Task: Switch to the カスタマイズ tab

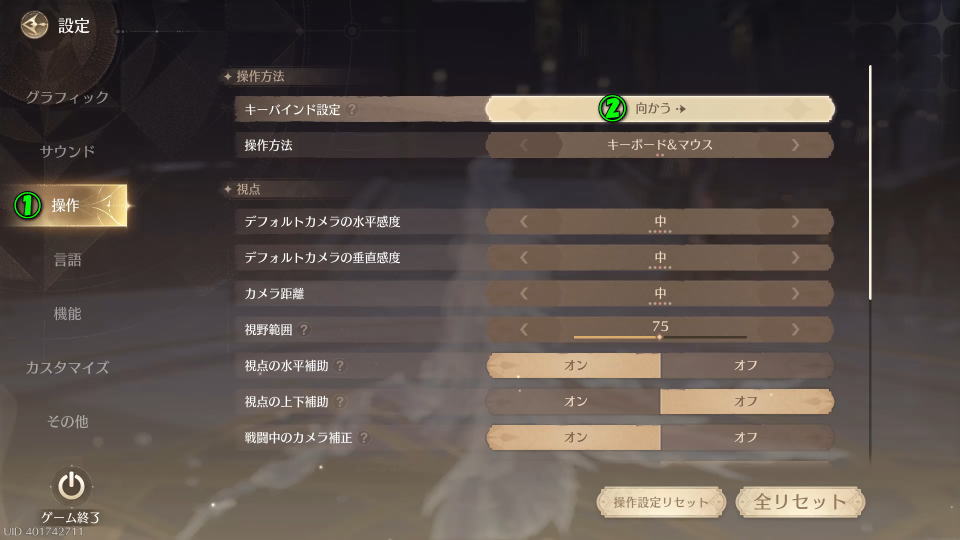Action: [x=67, y=367]
